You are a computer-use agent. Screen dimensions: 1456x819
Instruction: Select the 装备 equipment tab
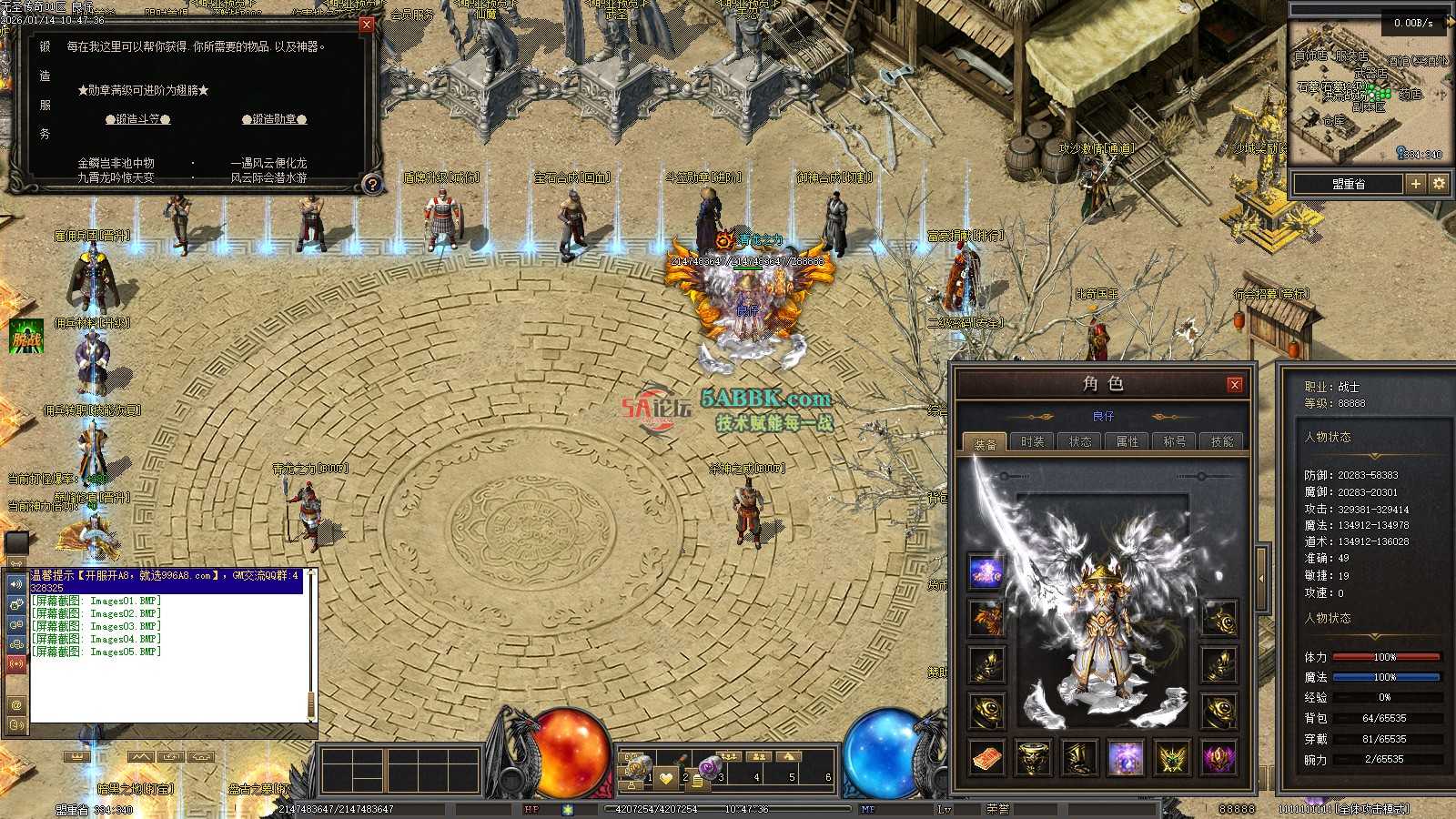click(x=985, y=444)
